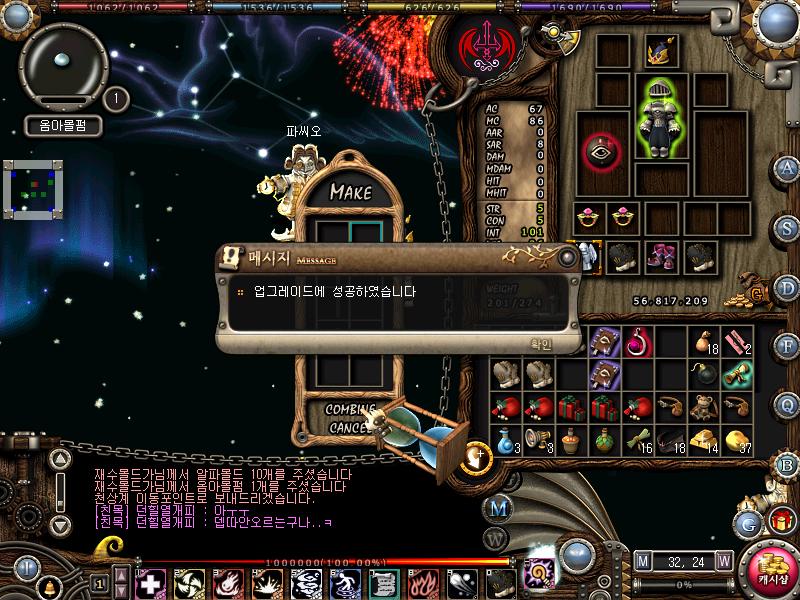Confirm the upgrade success message with 확인
800x600 pixels.
pos(539,343)
